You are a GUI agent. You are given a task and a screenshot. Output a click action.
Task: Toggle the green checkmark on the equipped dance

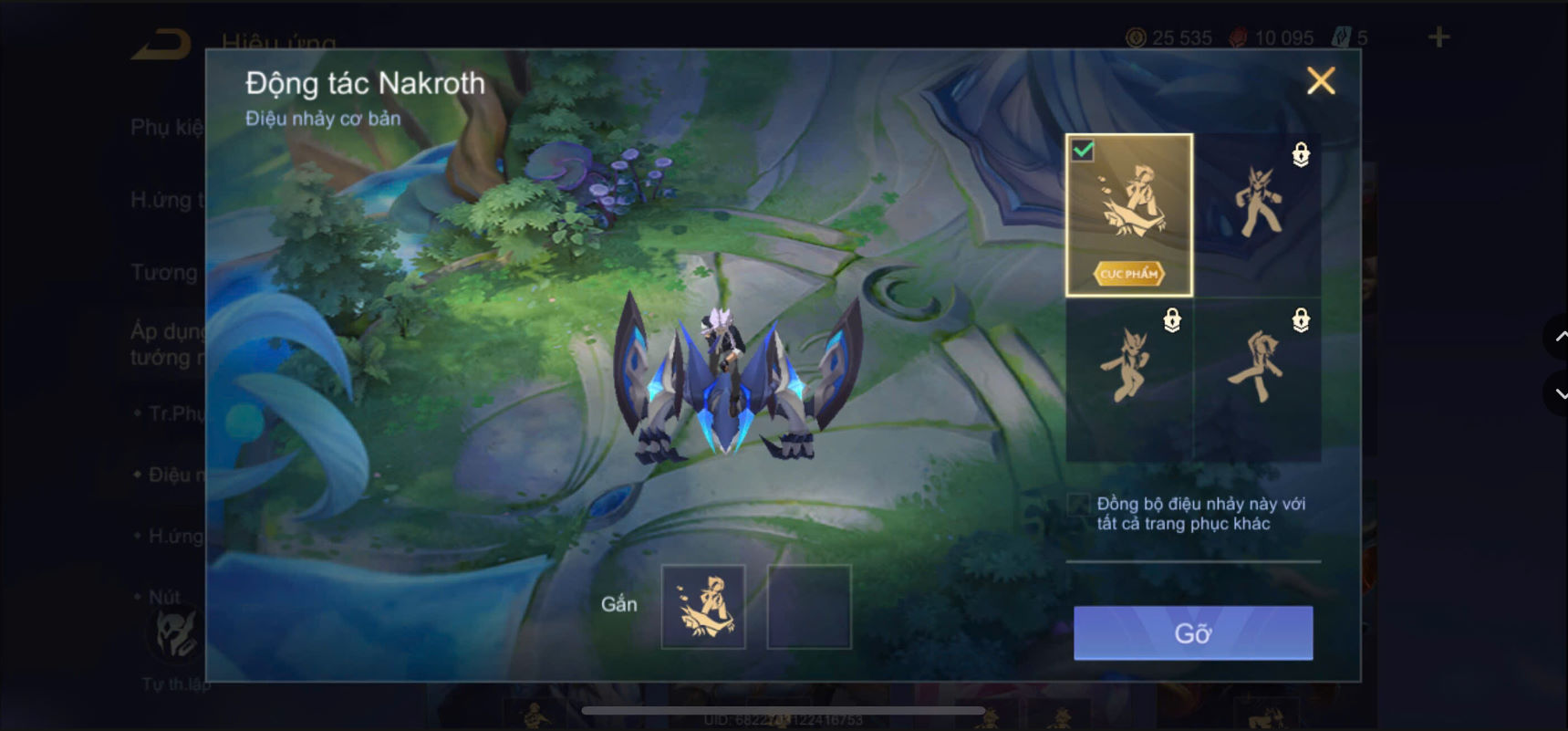point(1083,151)
